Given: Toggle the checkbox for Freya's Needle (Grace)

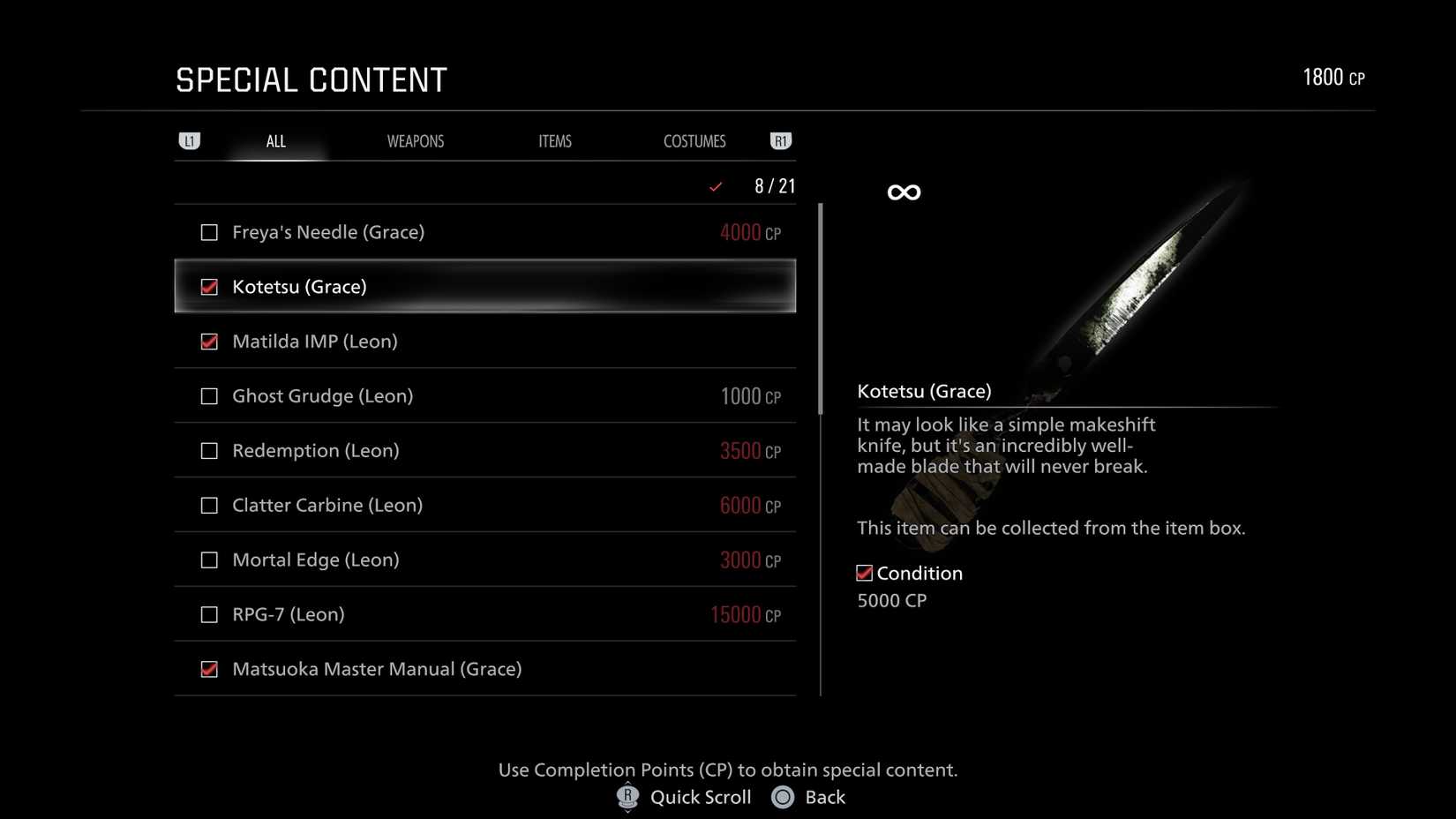Looking at the screenshot, I should tap(209, 232).
